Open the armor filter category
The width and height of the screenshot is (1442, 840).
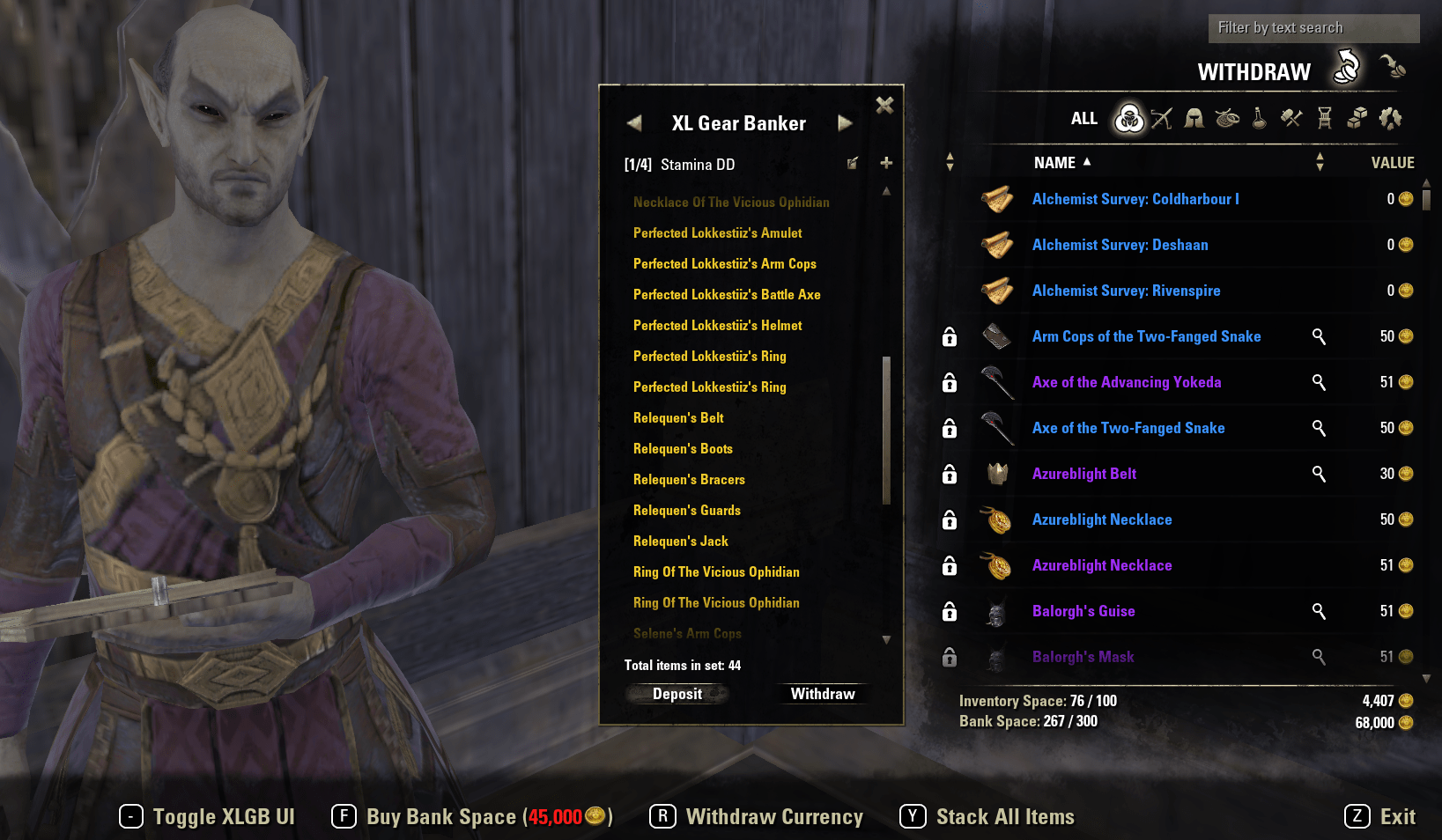click(1194, 118)
